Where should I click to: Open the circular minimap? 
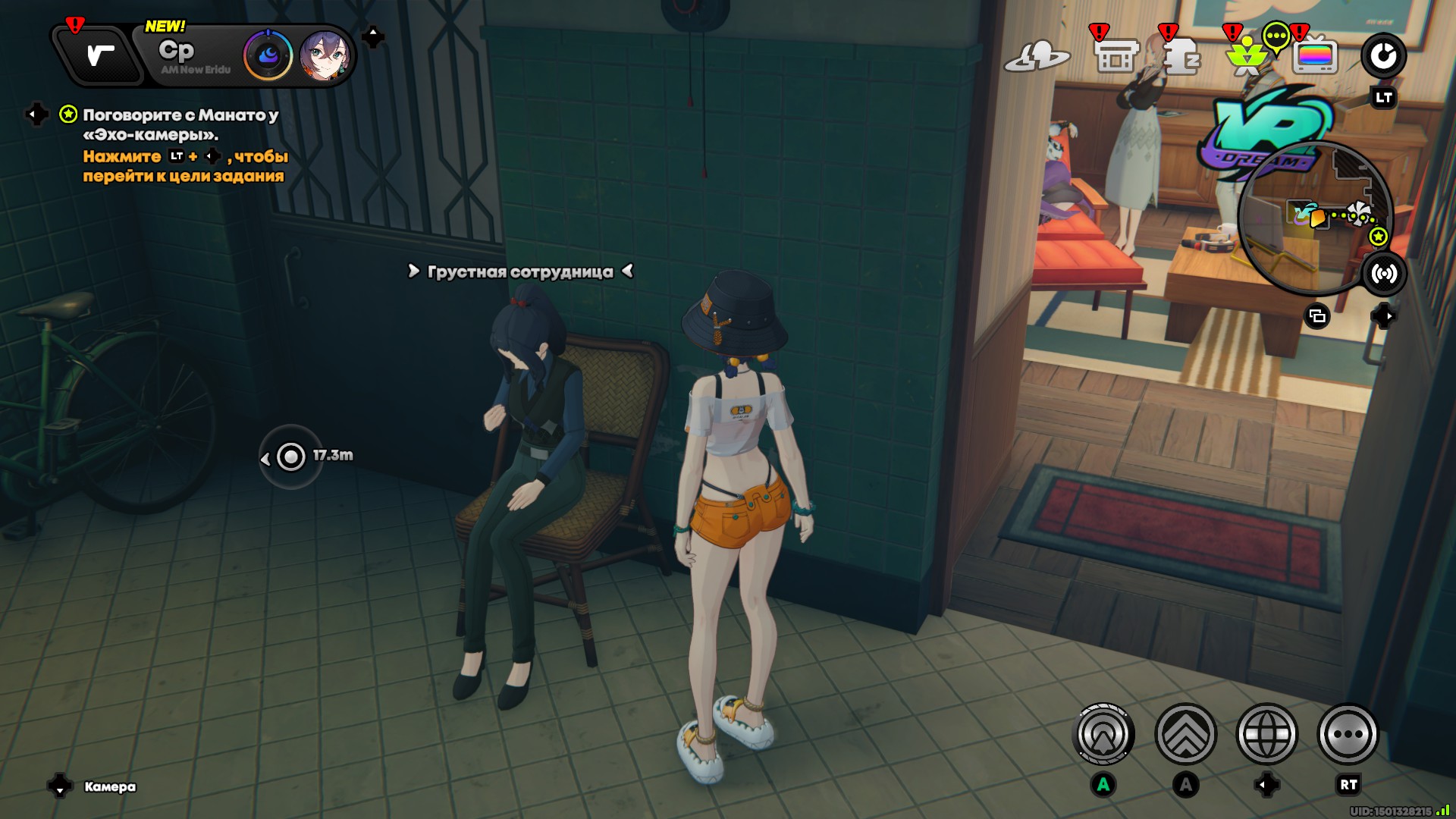coord(1314,218)
